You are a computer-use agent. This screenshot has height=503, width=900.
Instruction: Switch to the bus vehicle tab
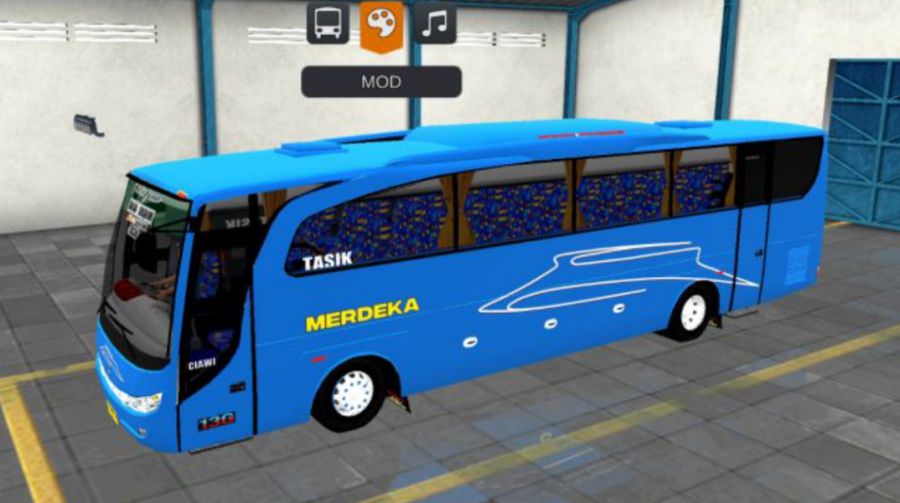(x=328, y=23)
